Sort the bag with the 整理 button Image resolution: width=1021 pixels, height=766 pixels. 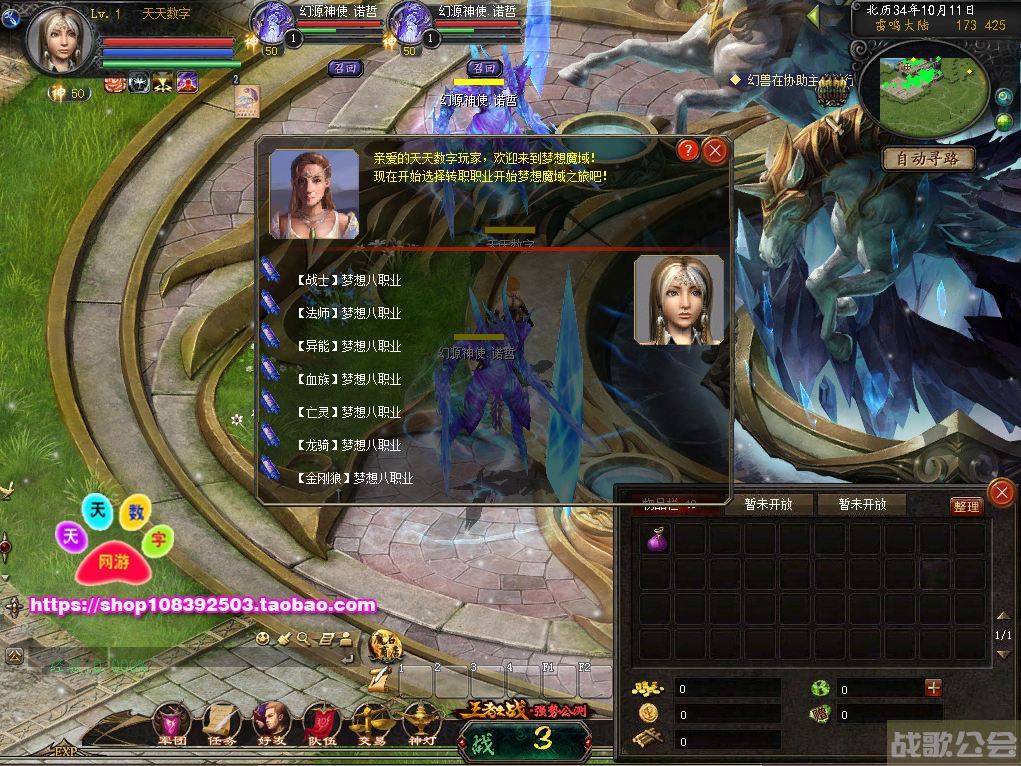[966, 506]
